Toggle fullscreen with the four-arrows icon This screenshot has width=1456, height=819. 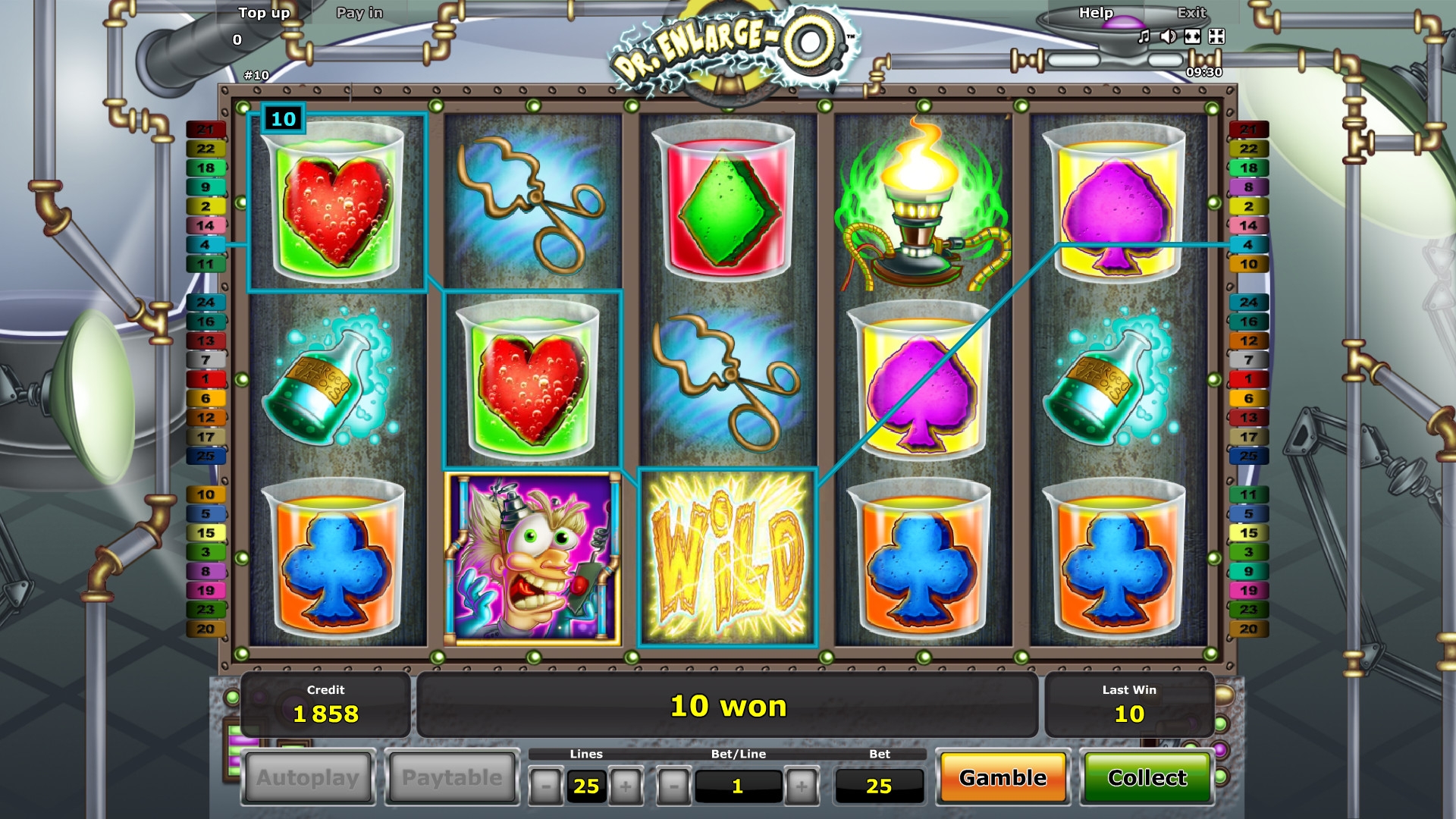coord(1216,36)
